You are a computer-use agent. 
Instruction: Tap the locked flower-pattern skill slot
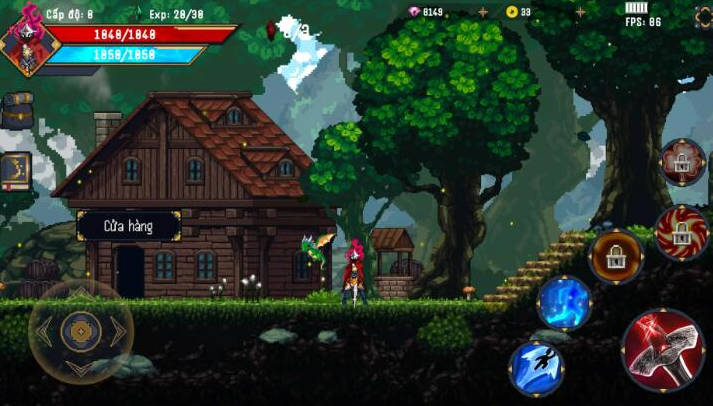point(683,162)
